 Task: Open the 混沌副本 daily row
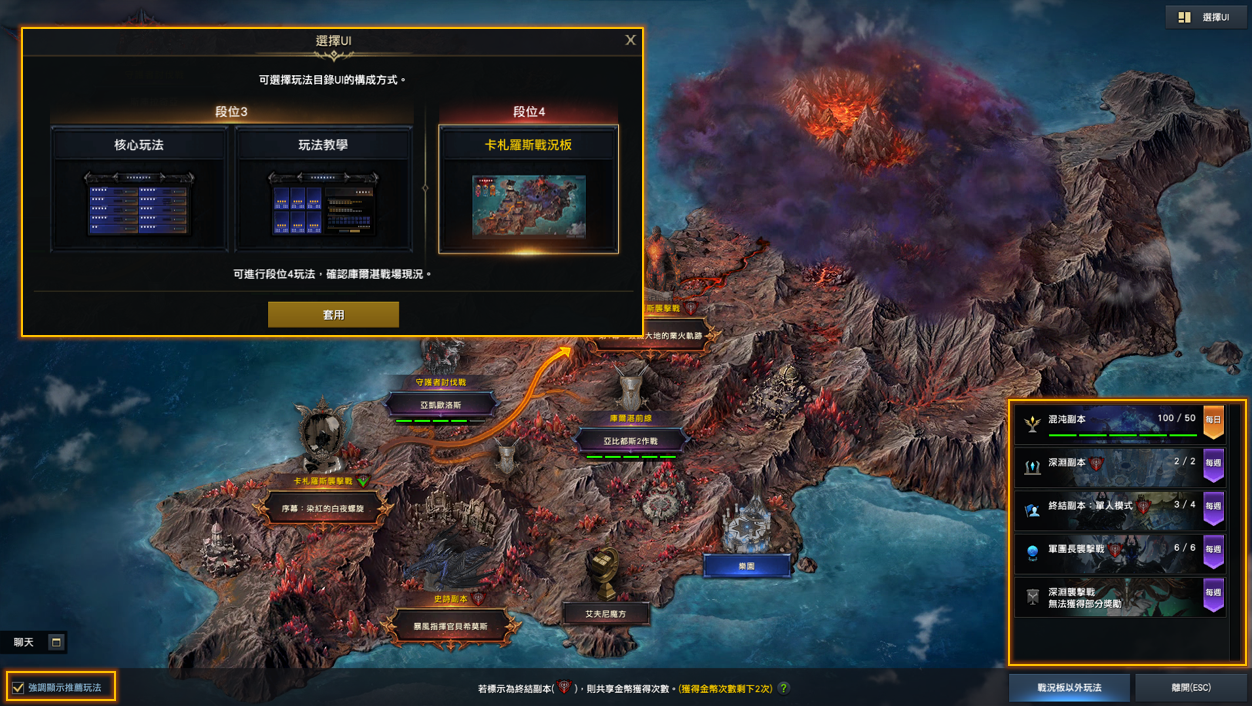1119,422
